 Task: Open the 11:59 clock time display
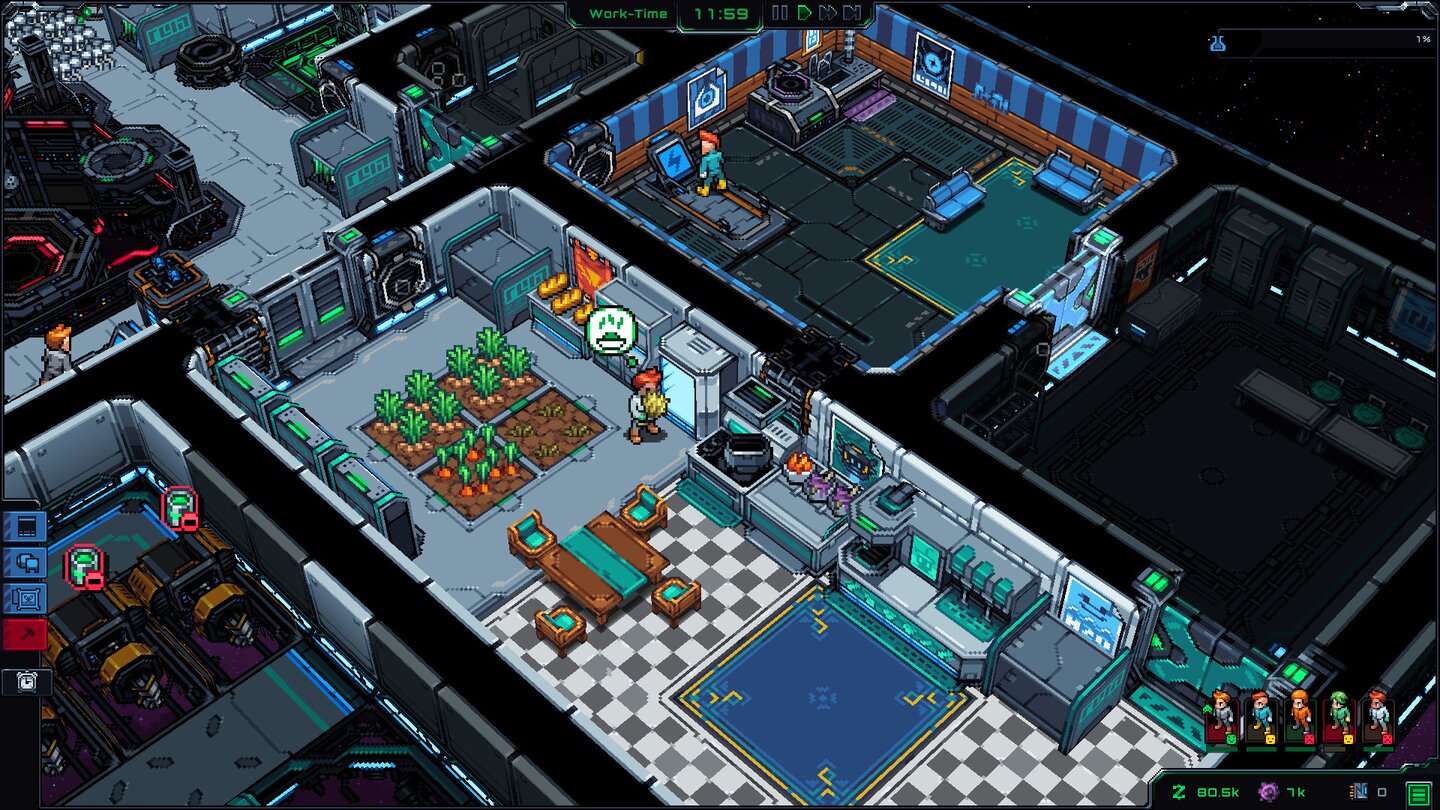click(x=720, y=14)
